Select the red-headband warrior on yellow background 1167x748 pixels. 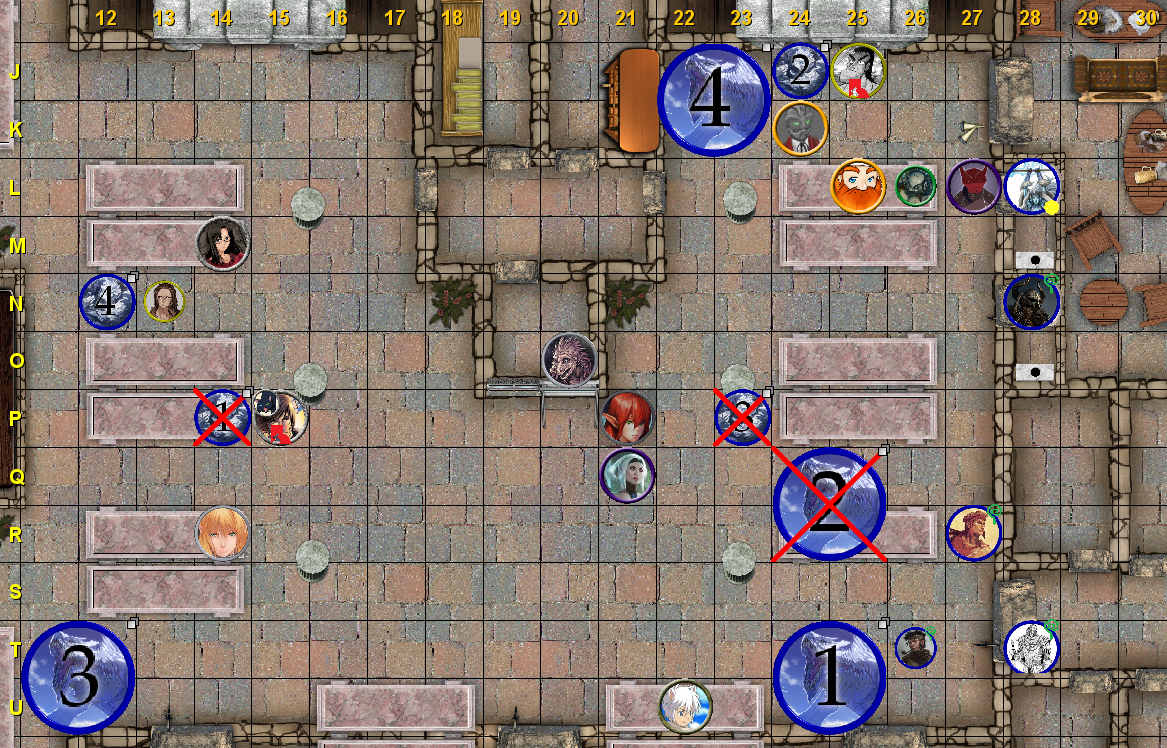[x=973, y=533]
